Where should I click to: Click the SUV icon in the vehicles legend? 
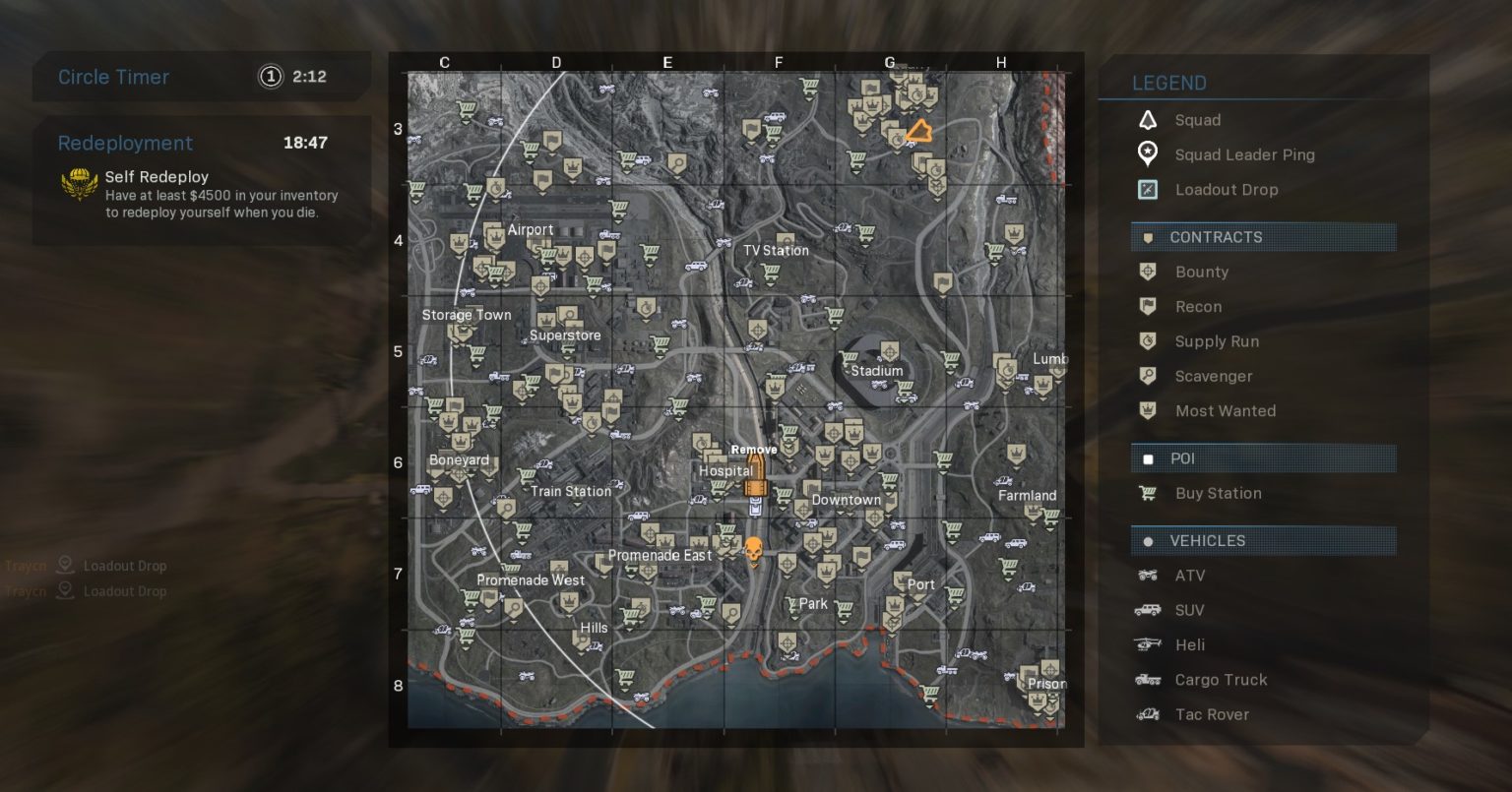click(1147, 610)
